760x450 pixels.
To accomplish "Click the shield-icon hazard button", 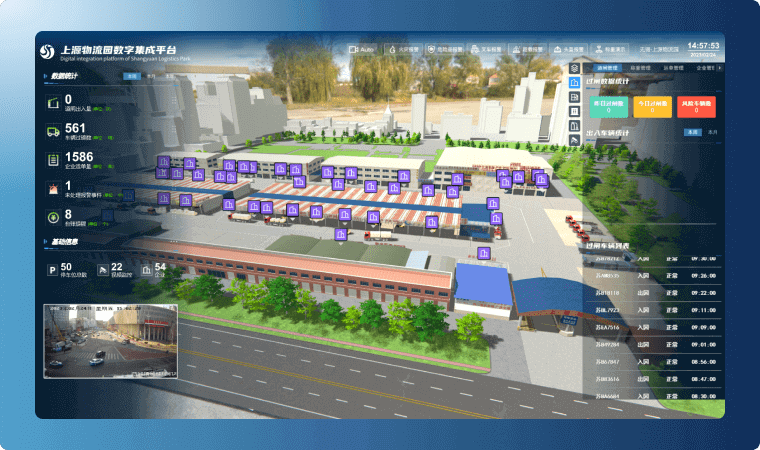I will click(446, 48).
